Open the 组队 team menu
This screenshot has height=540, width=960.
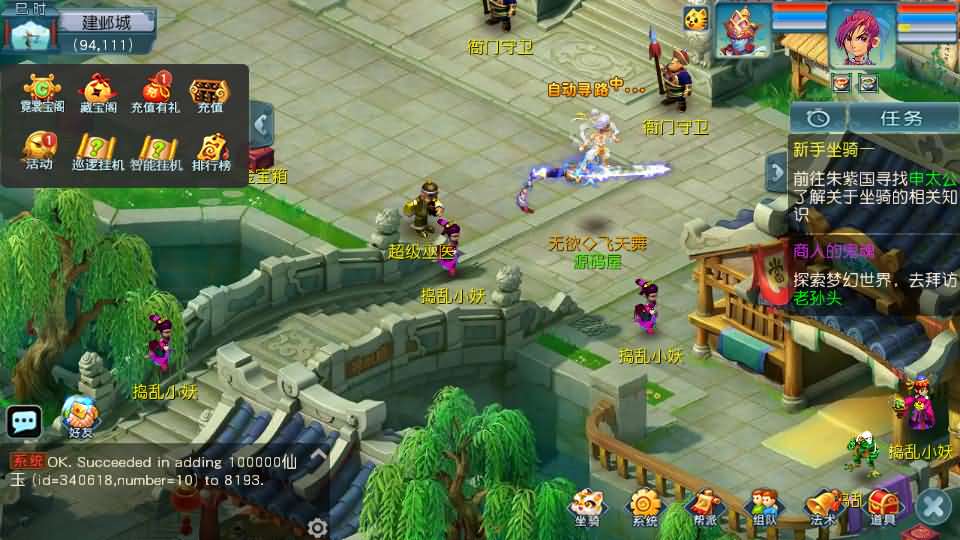[765, 507]
